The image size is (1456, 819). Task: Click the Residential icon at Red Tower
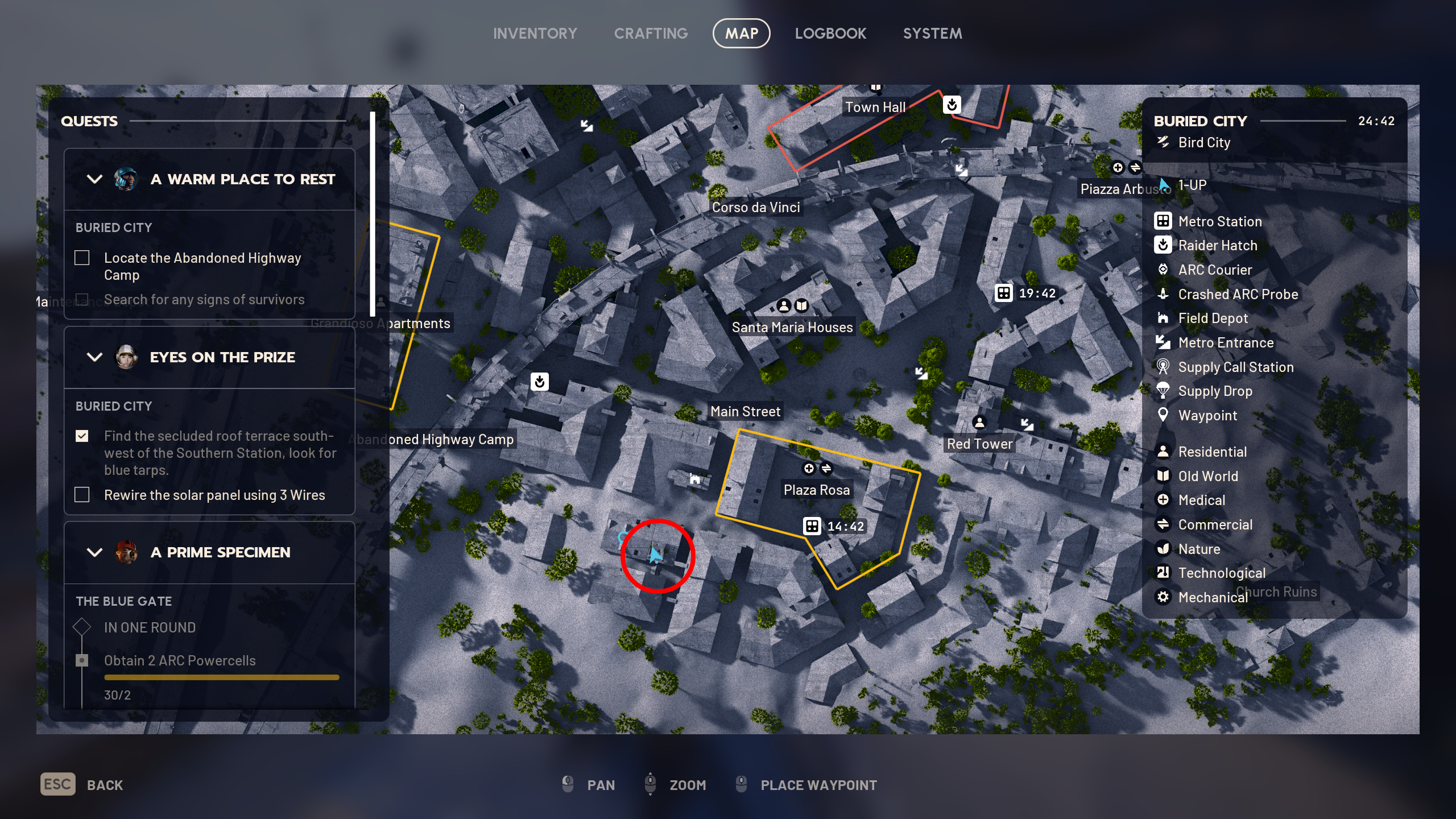coord(979,421)
